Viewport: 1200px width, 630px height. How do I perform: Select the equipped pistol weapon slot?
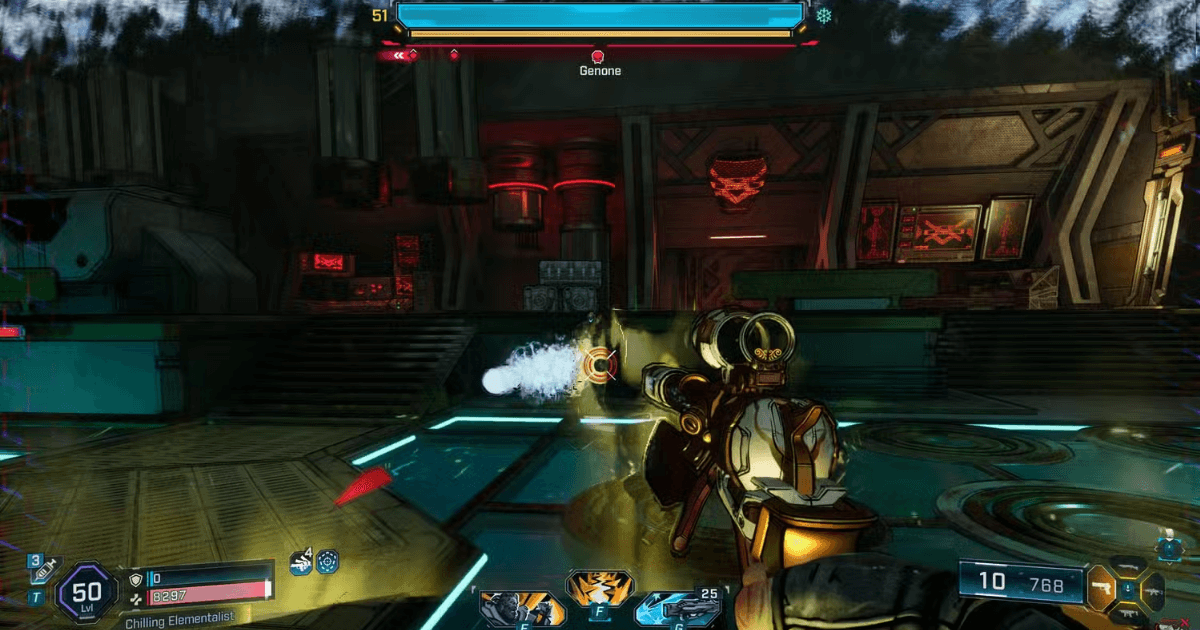[x=1102, y=588]
